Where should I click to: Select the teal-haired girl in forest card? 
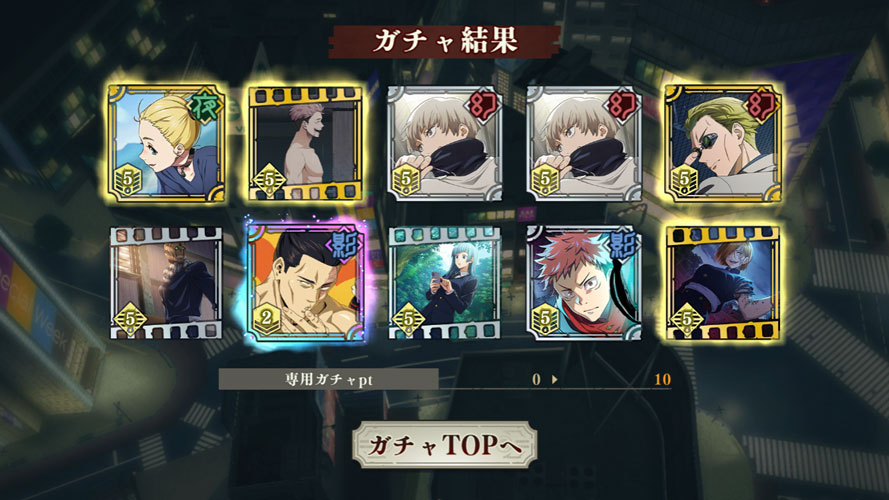(x=444, y=283)
